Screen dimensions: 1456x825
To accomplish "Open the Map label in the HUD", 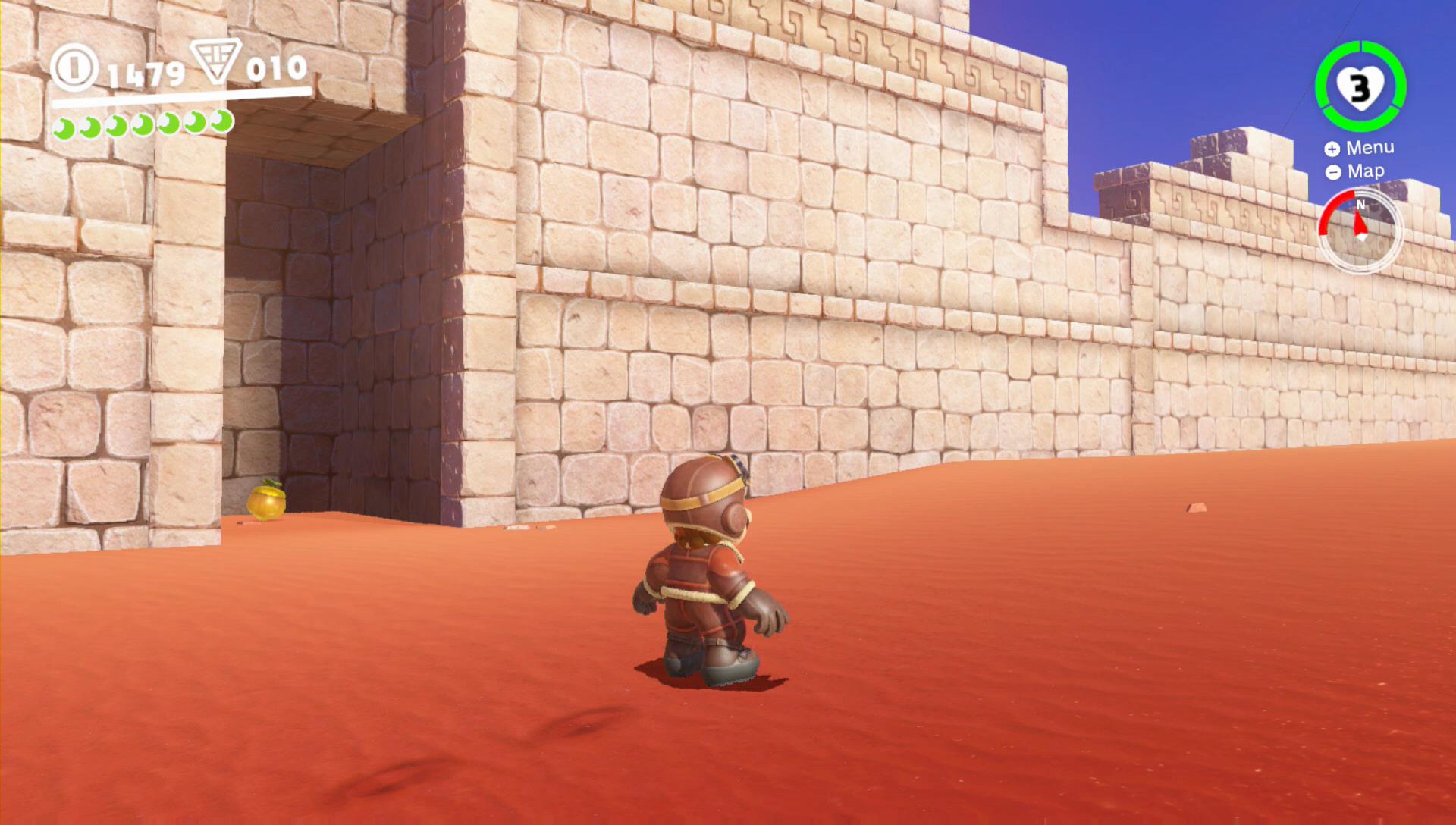I will click(1365, 171).
